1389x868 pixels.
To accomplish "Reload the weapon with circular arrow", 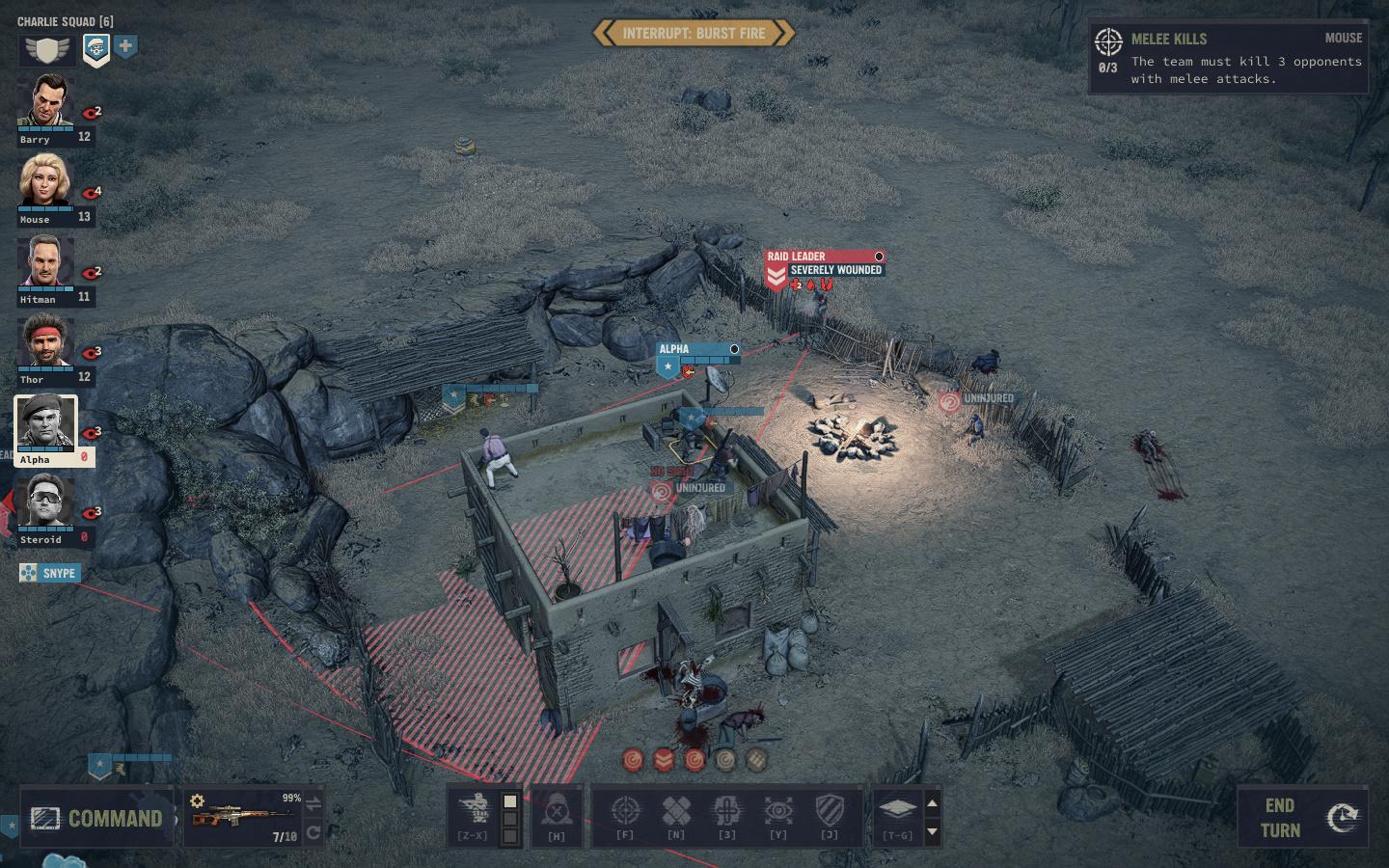I will click(313, 832).
